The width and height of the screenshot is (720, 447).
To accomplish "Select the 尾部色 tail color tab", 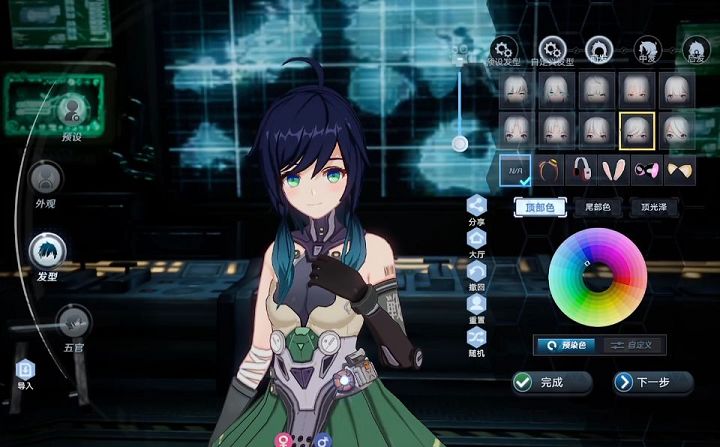I will (x=598, y=207).
